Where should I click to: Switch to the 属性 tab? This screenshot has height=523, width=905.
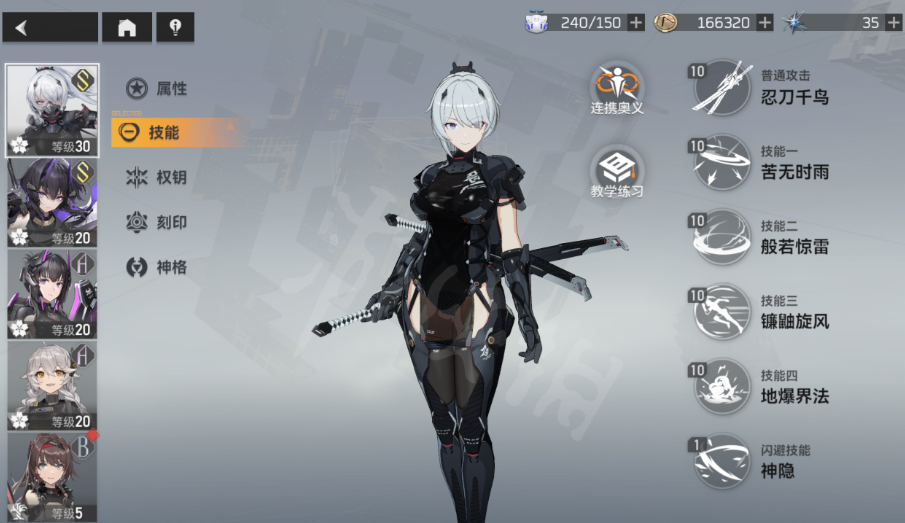159,89
